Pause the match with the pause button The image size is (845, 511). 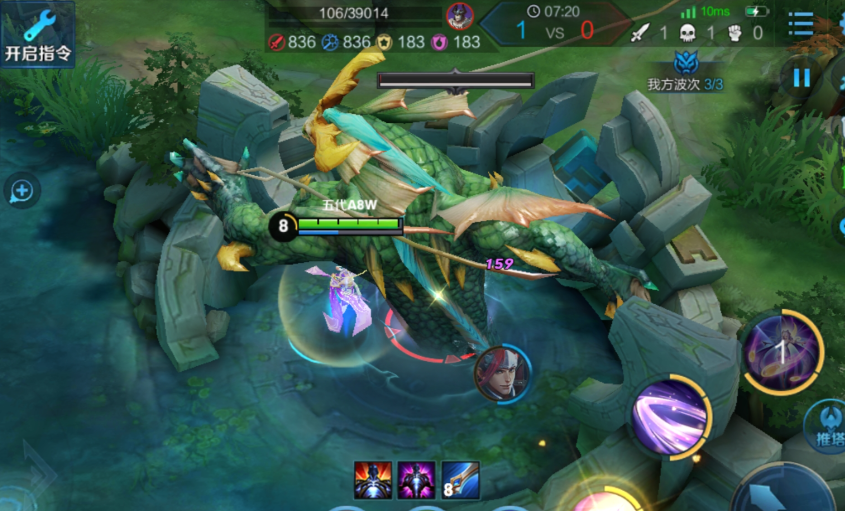(801, 77)
